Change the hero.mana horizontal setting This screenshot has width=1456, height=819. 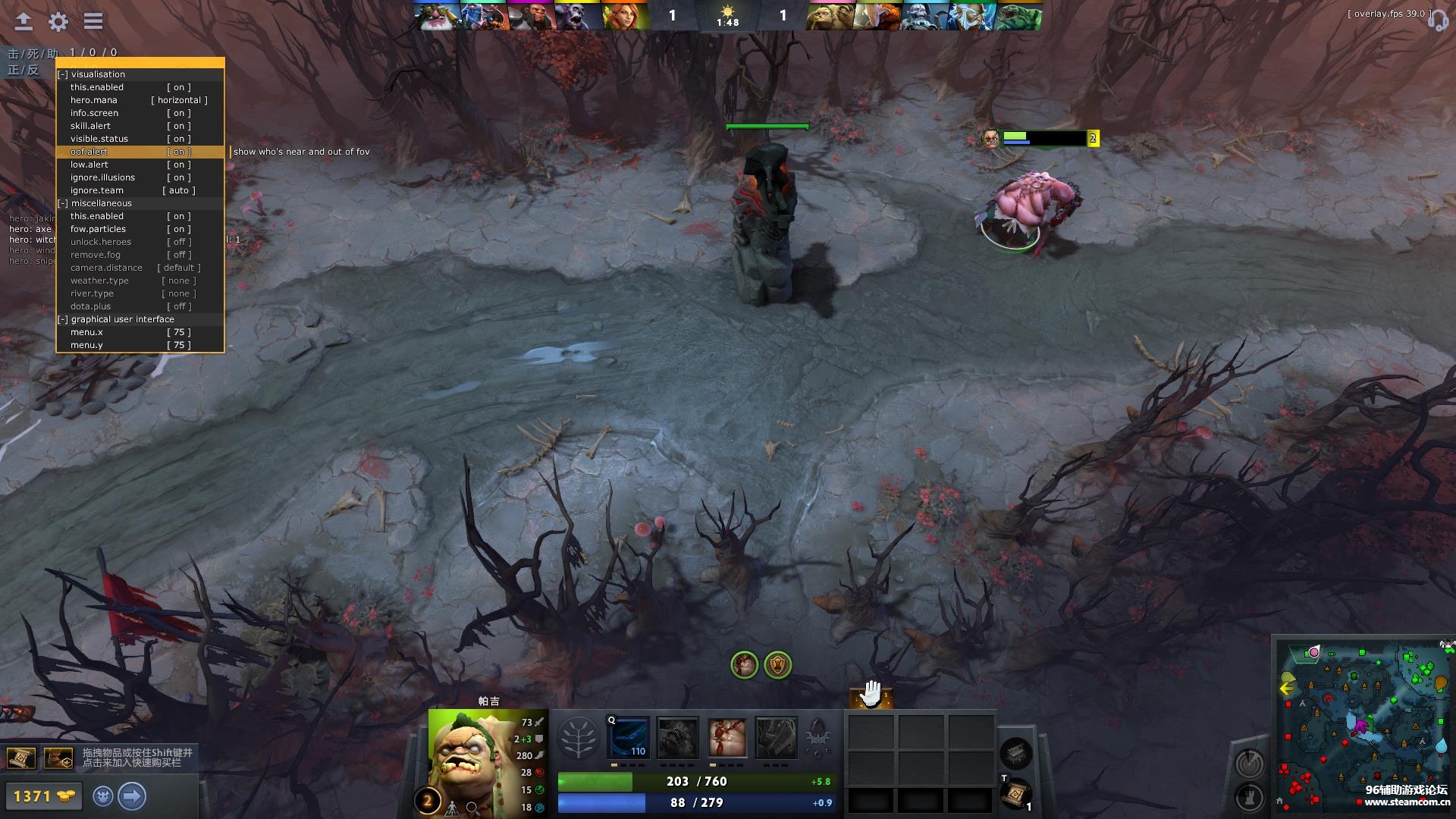click(x=179, y=100)
